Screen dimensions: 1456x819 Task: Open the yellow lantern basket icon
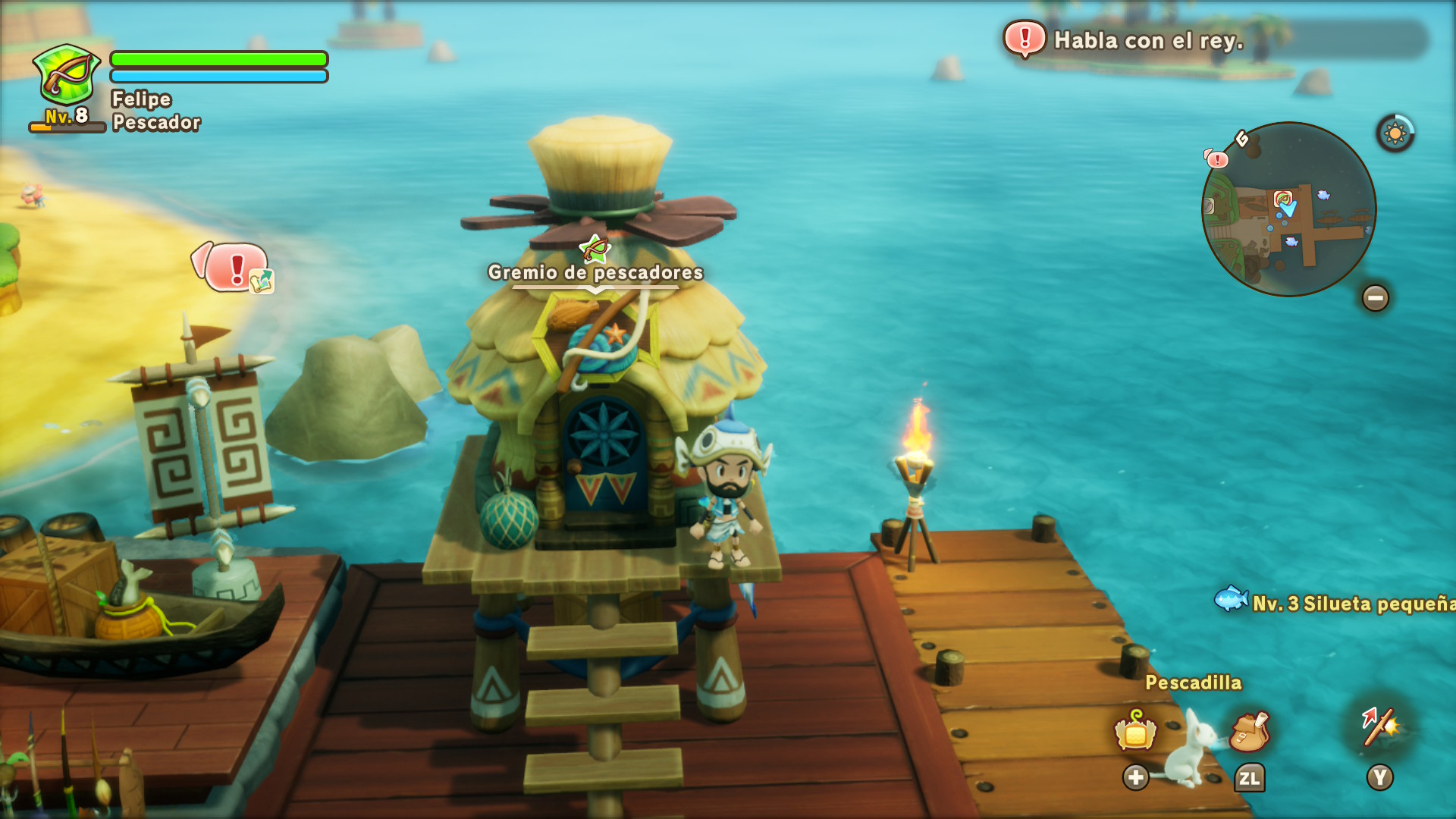pos(1134,731)
